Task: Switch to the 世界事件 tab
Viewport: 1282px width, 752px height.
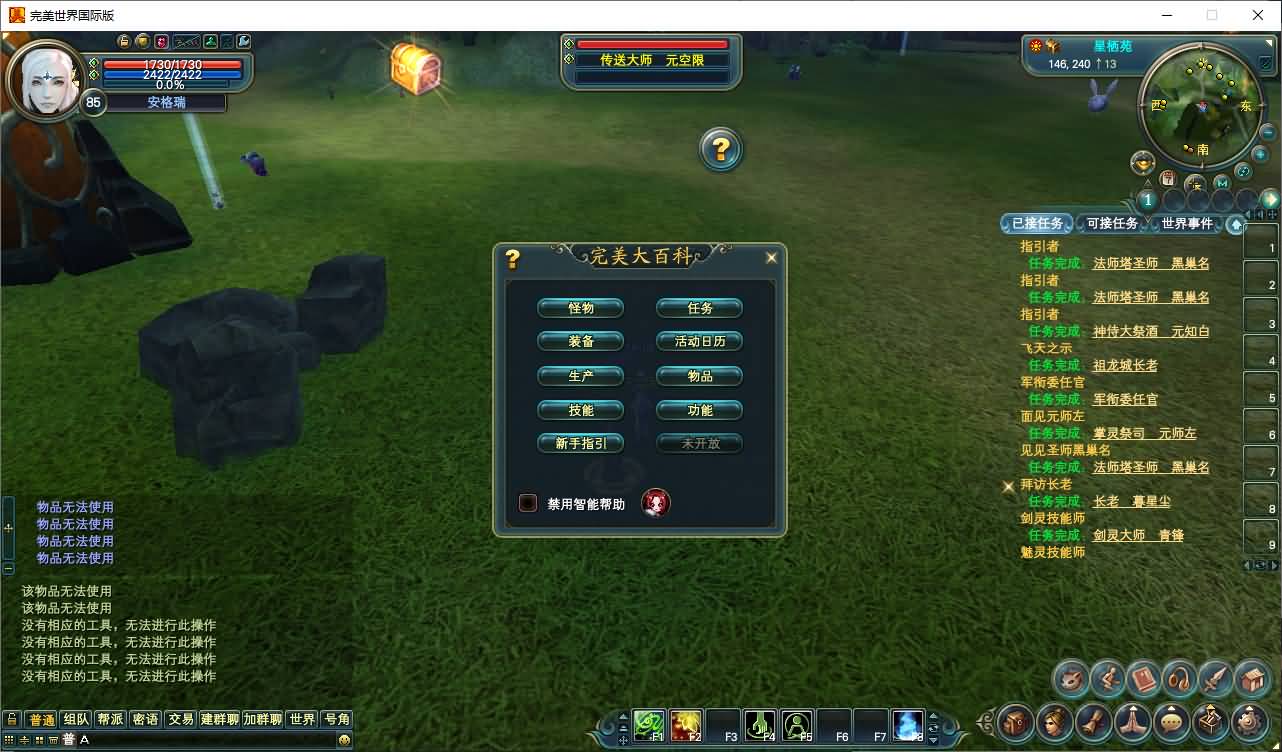Action: [x=1187, y=224]
